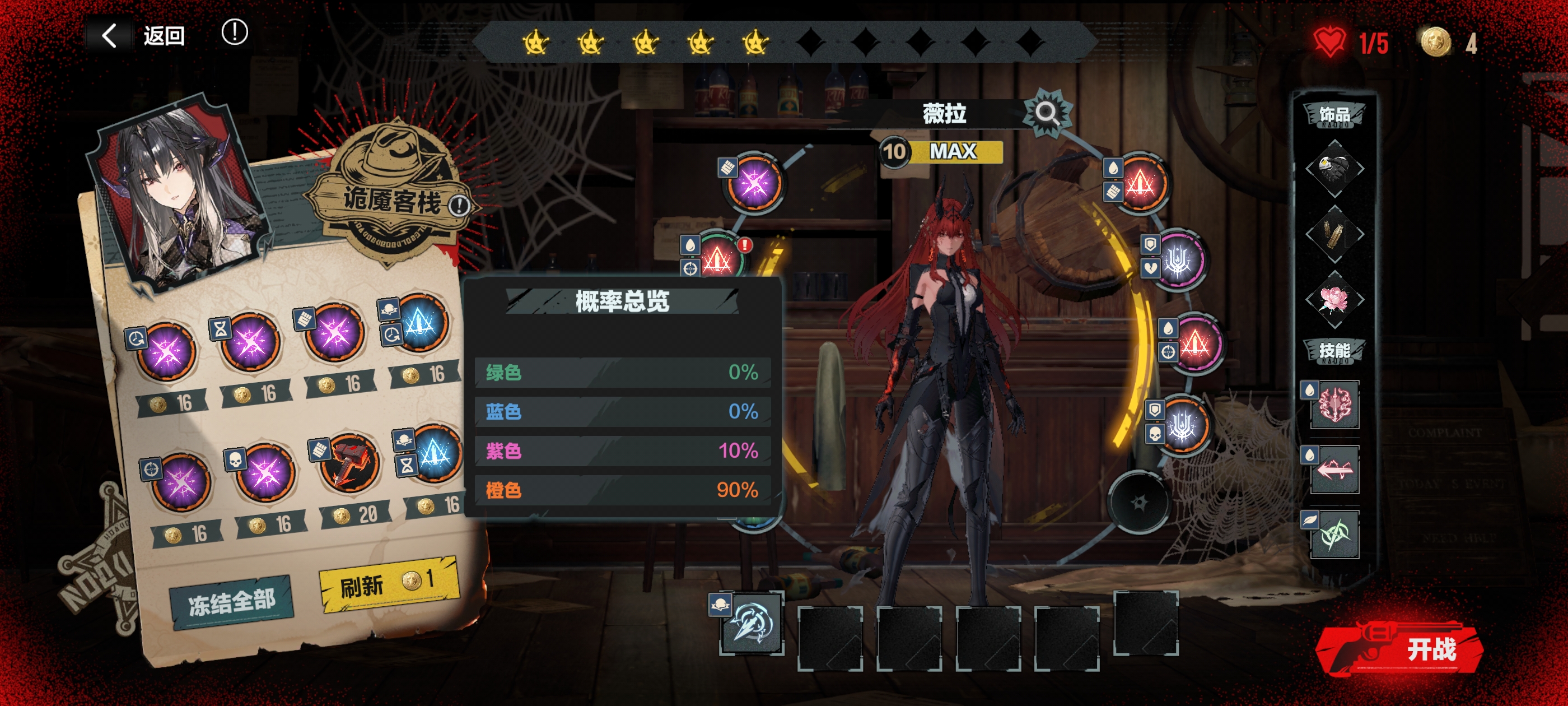Image resolution: width=1568 pixels, height=706 pixels.
Task: Start the battle with 开战
Action: [x=1406, y=649]
